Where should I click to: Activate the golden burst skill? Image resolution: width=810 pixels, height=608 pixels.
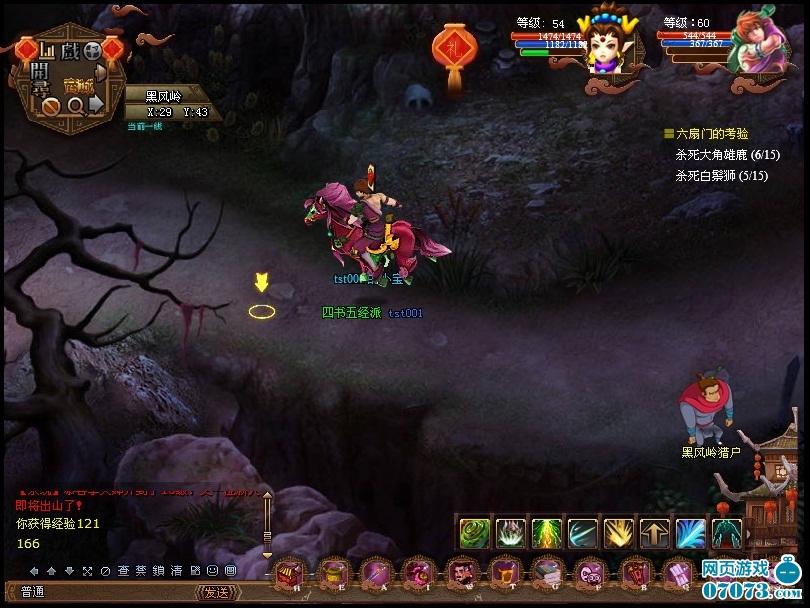618,533
